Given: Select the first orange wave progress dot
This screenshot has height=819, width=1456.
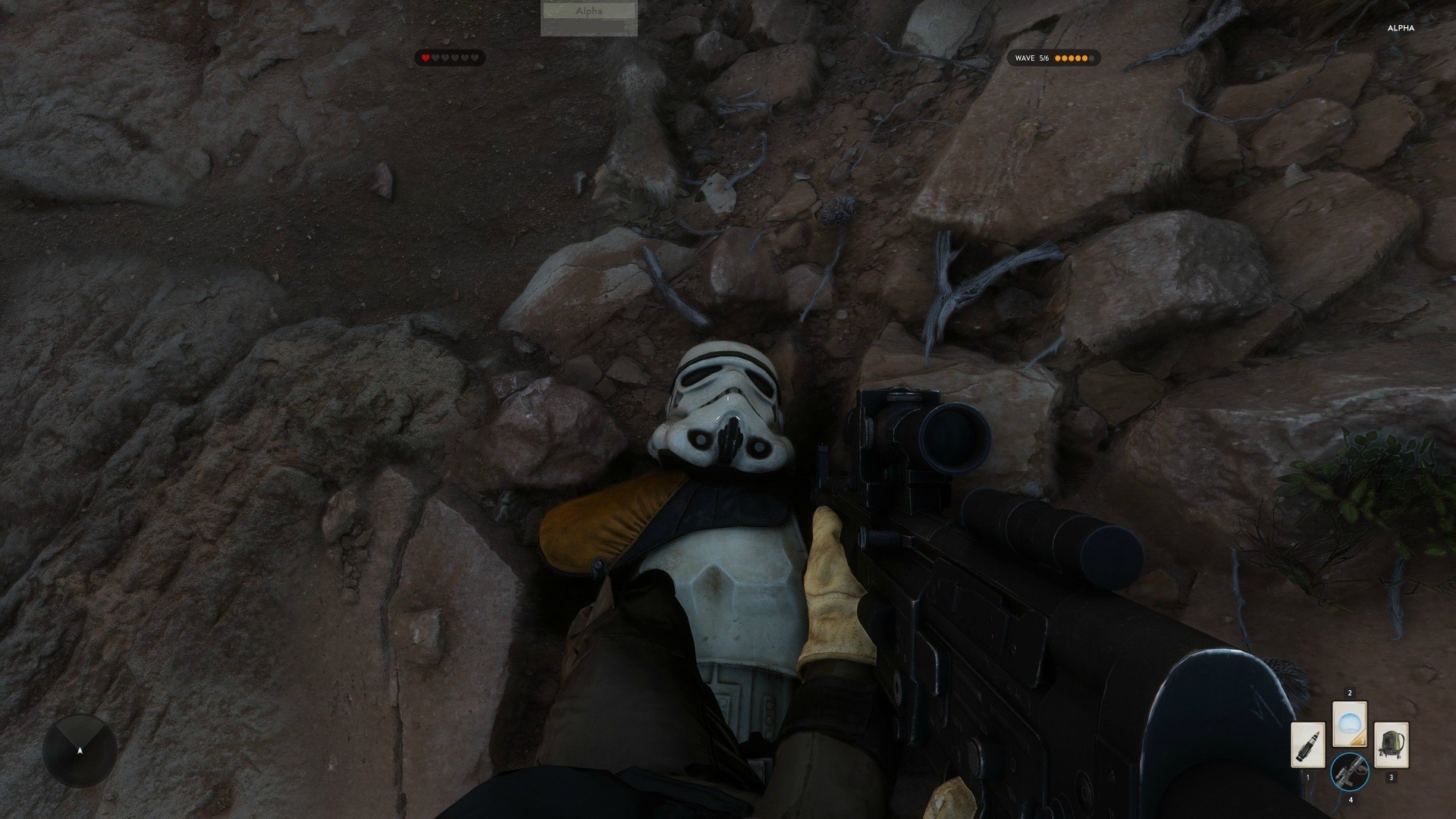Looking at the screenshot, I should pos(1057,58).
